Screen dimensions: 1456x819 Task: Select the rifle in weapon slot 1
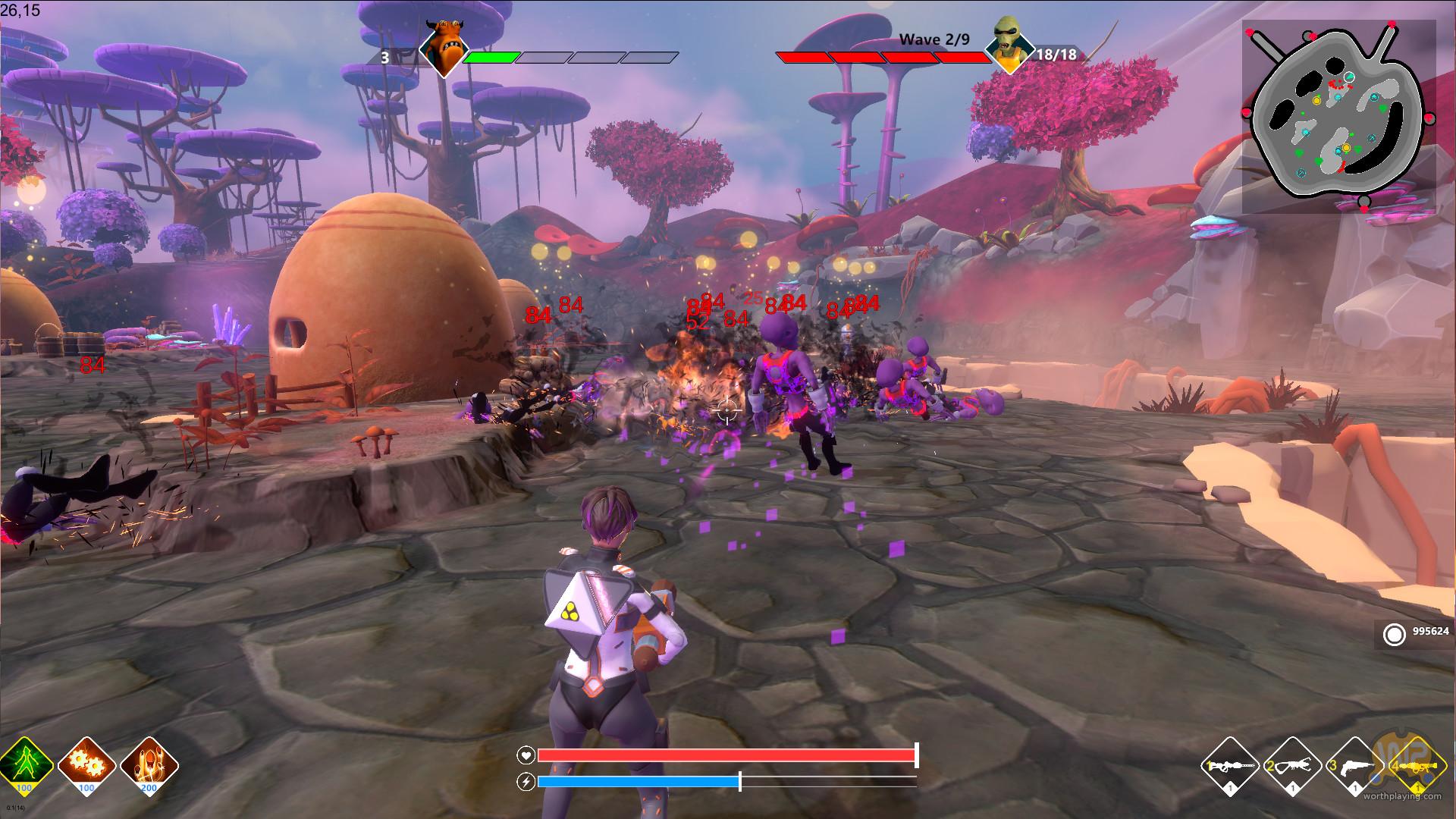tap(1229, 766)
